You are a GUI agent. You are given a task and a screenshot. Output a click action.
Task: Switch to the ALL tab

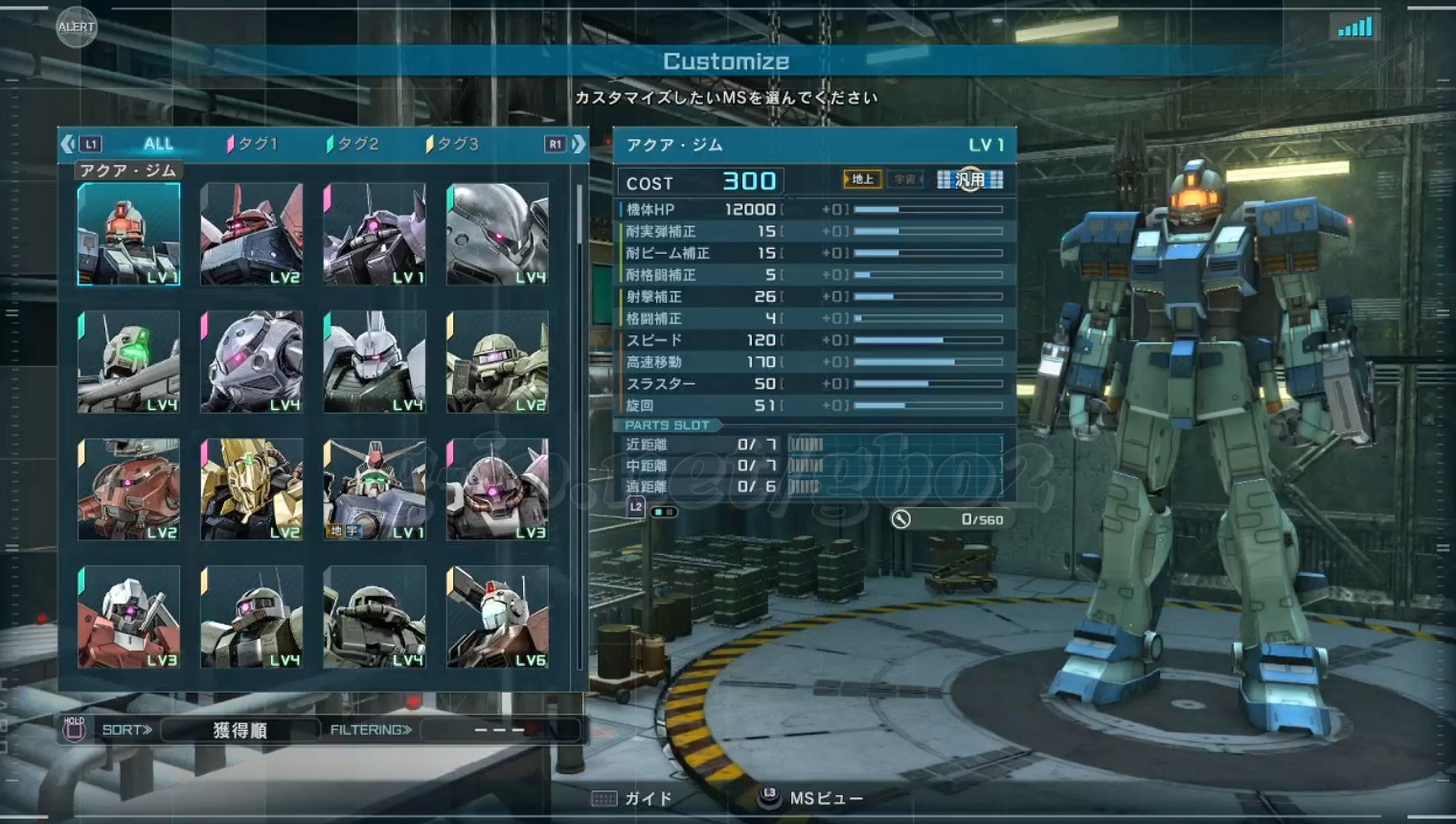pos(158,144)
